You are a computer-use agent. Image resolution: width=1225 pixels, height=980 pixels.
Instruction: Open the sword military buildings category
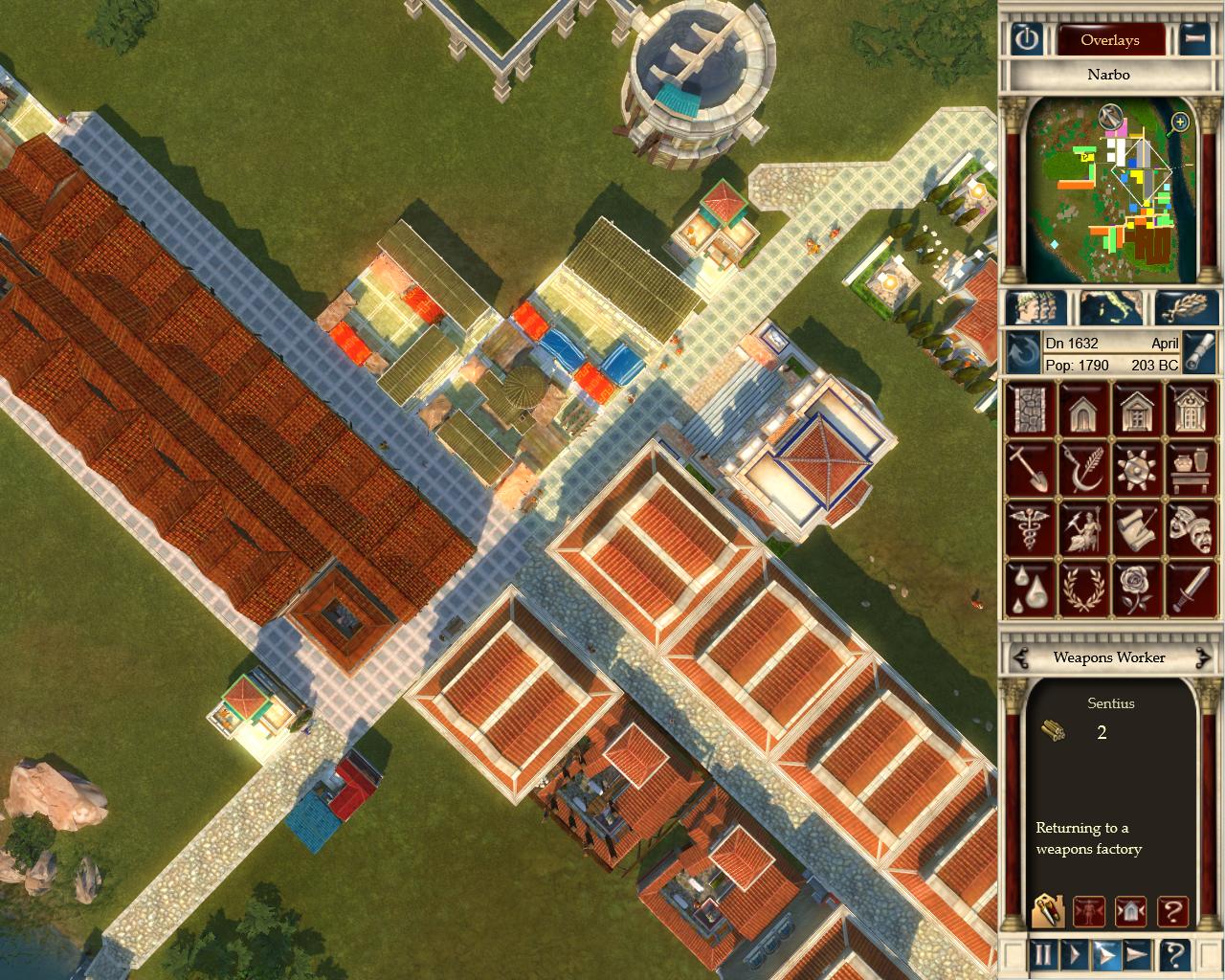[1190, 589]
